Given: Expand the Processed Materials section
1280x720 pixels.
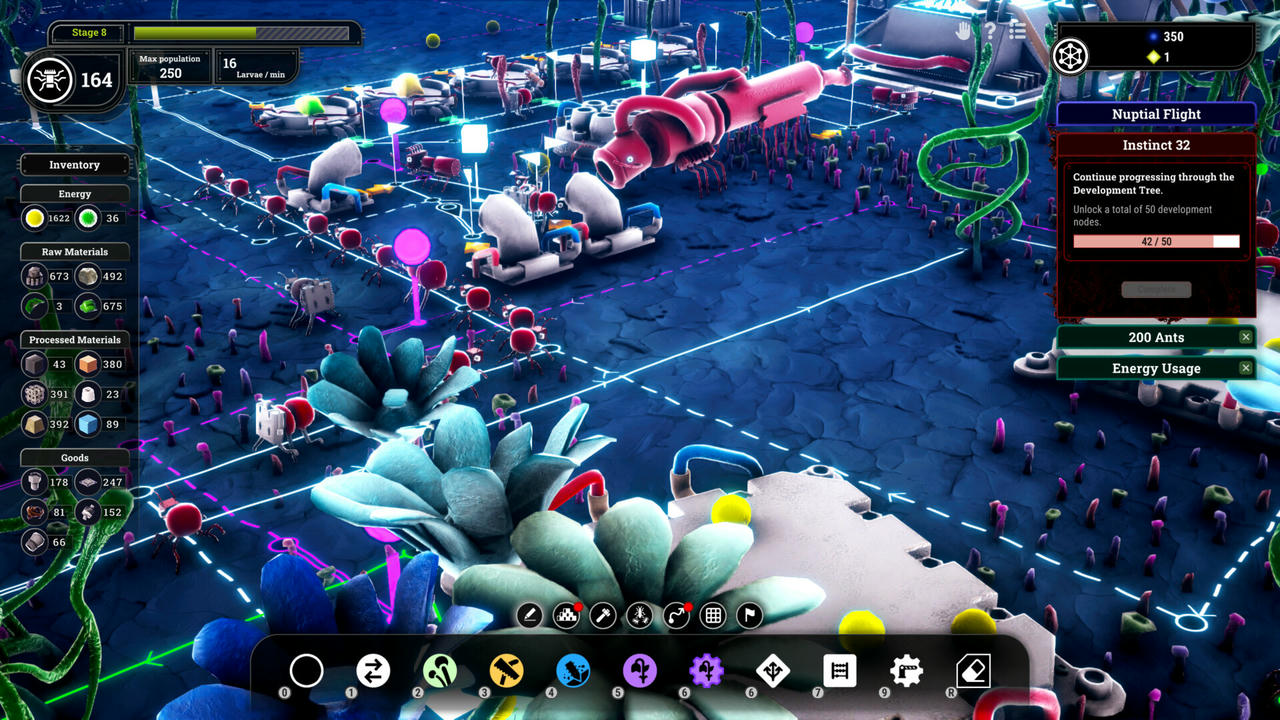Looking at the screenshot, I should 74,339.
